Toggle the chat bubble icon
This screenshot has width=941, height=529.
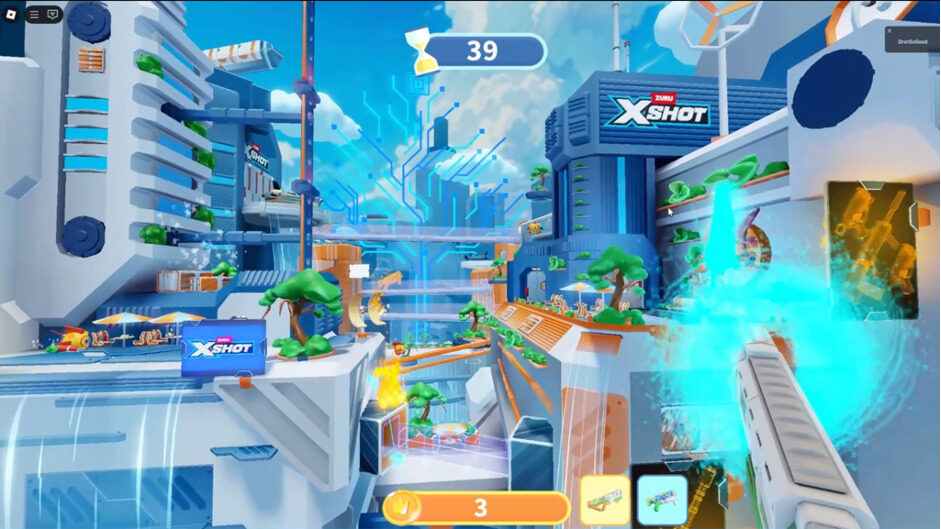tap(53, 14)
